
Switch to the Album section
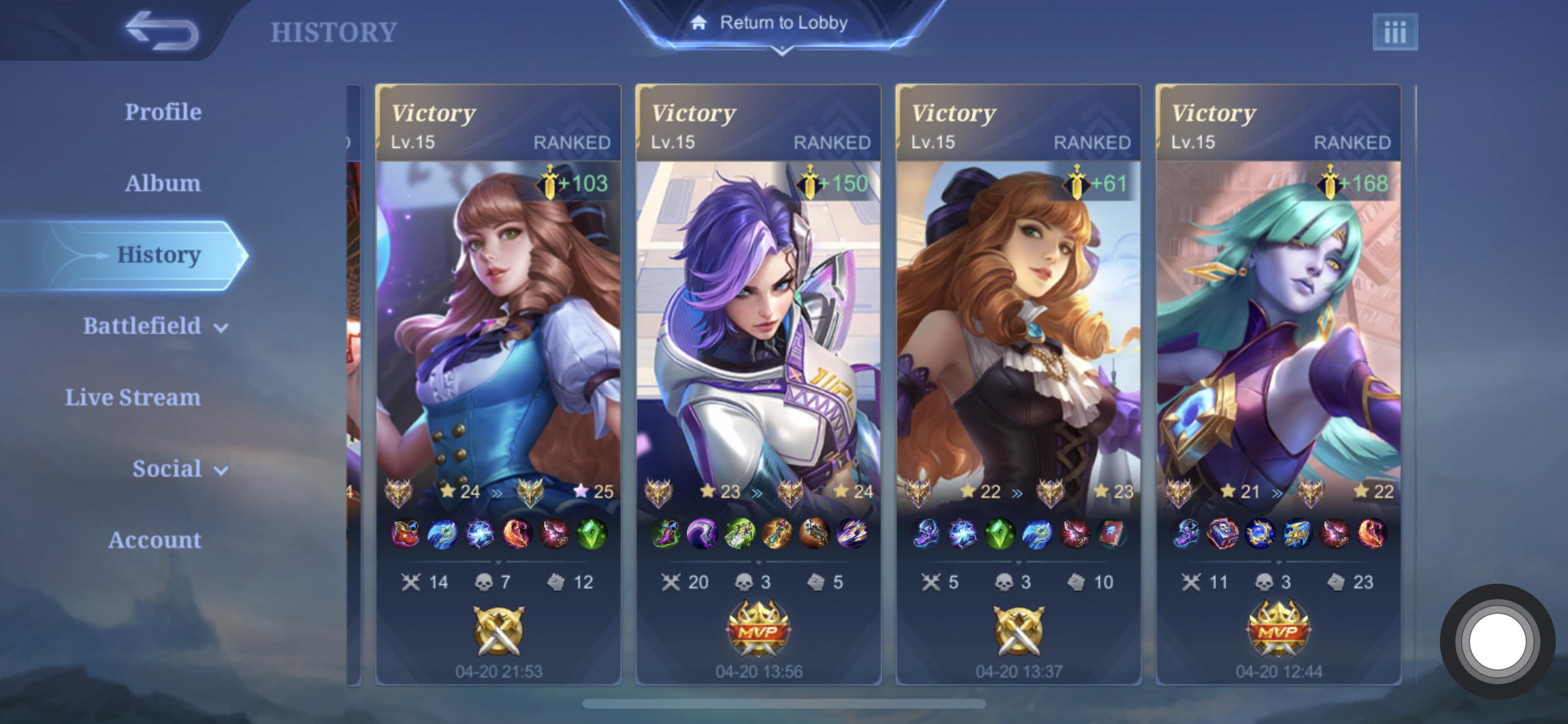click(163, 183)
